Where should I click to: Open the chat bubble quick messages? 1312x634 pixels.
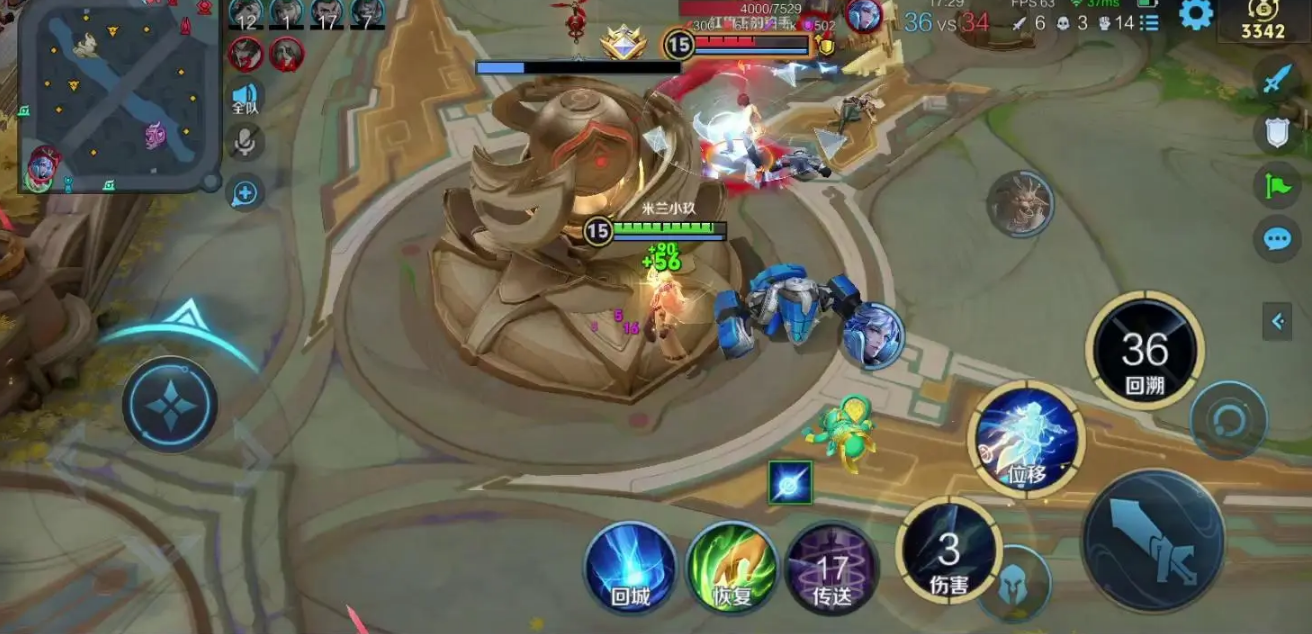1277,239
